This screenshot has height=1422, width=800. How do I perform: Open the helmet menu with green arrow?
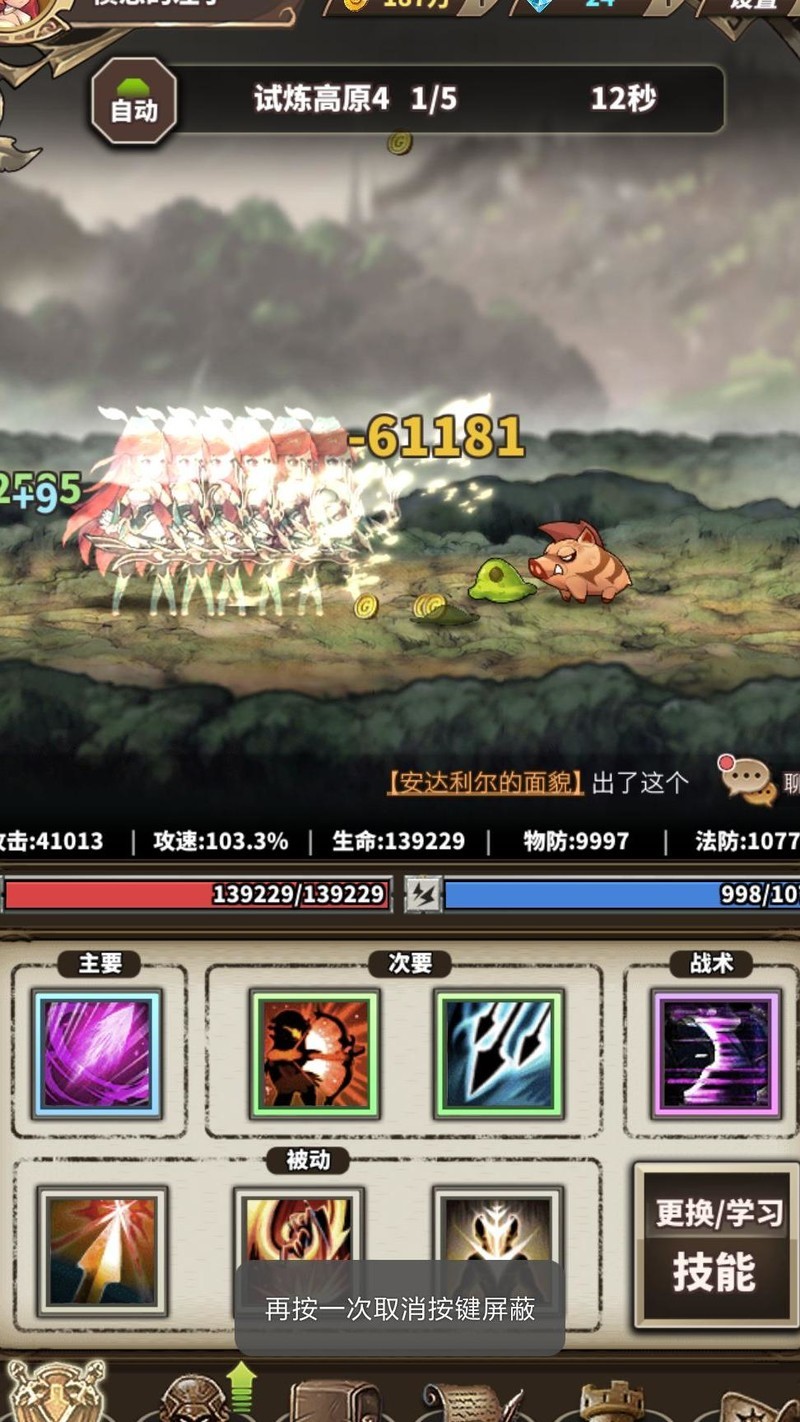[197, 1398]
